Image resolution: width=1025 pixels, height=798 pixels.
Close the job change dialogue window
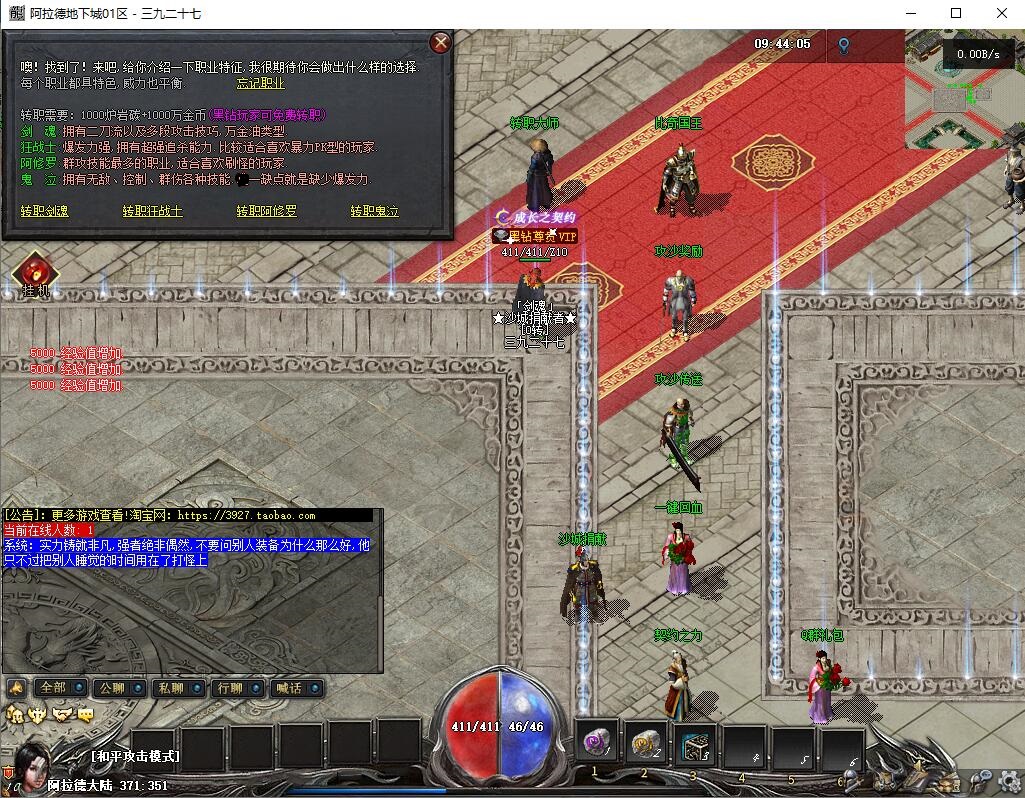pyautogui.click(x=440, y=42)
